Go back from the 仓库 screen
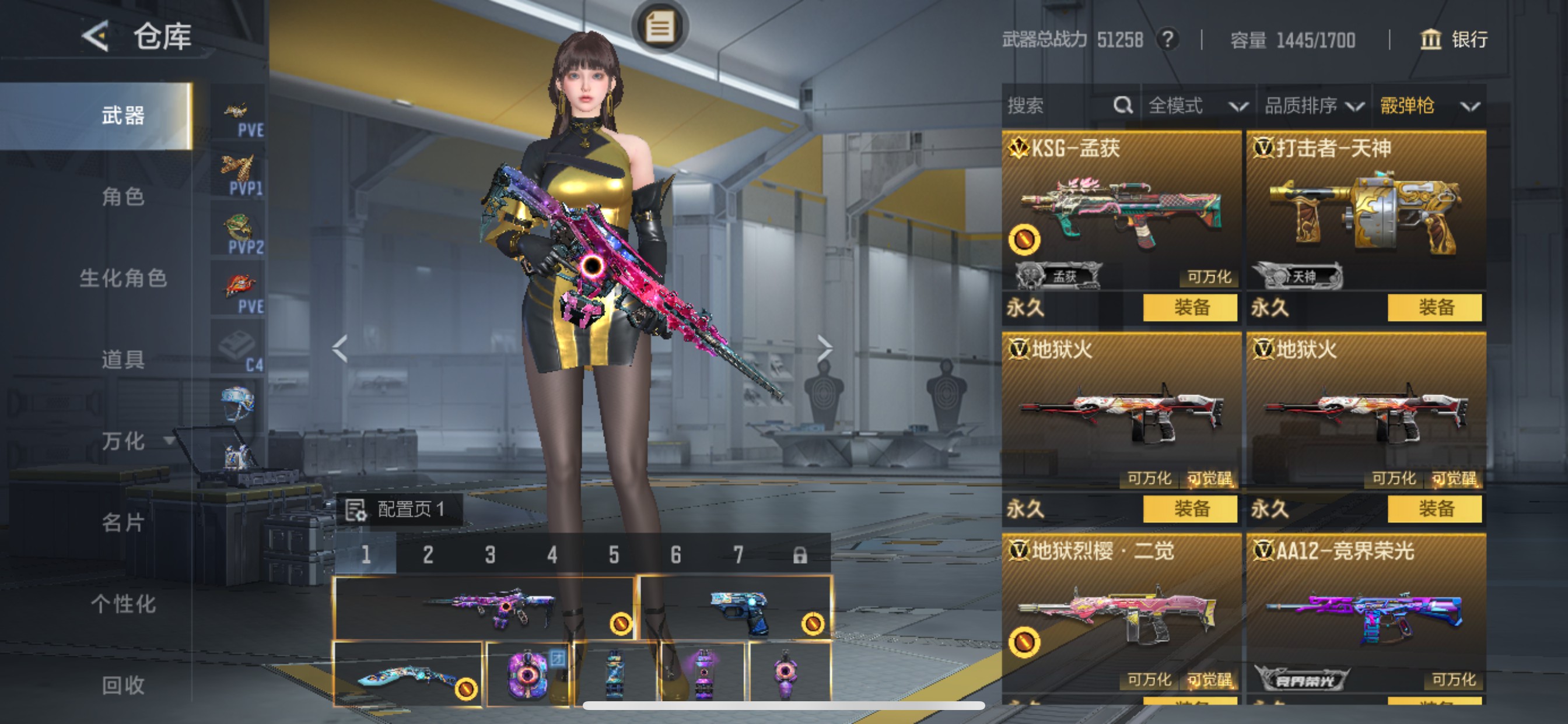 pos(96,37)
